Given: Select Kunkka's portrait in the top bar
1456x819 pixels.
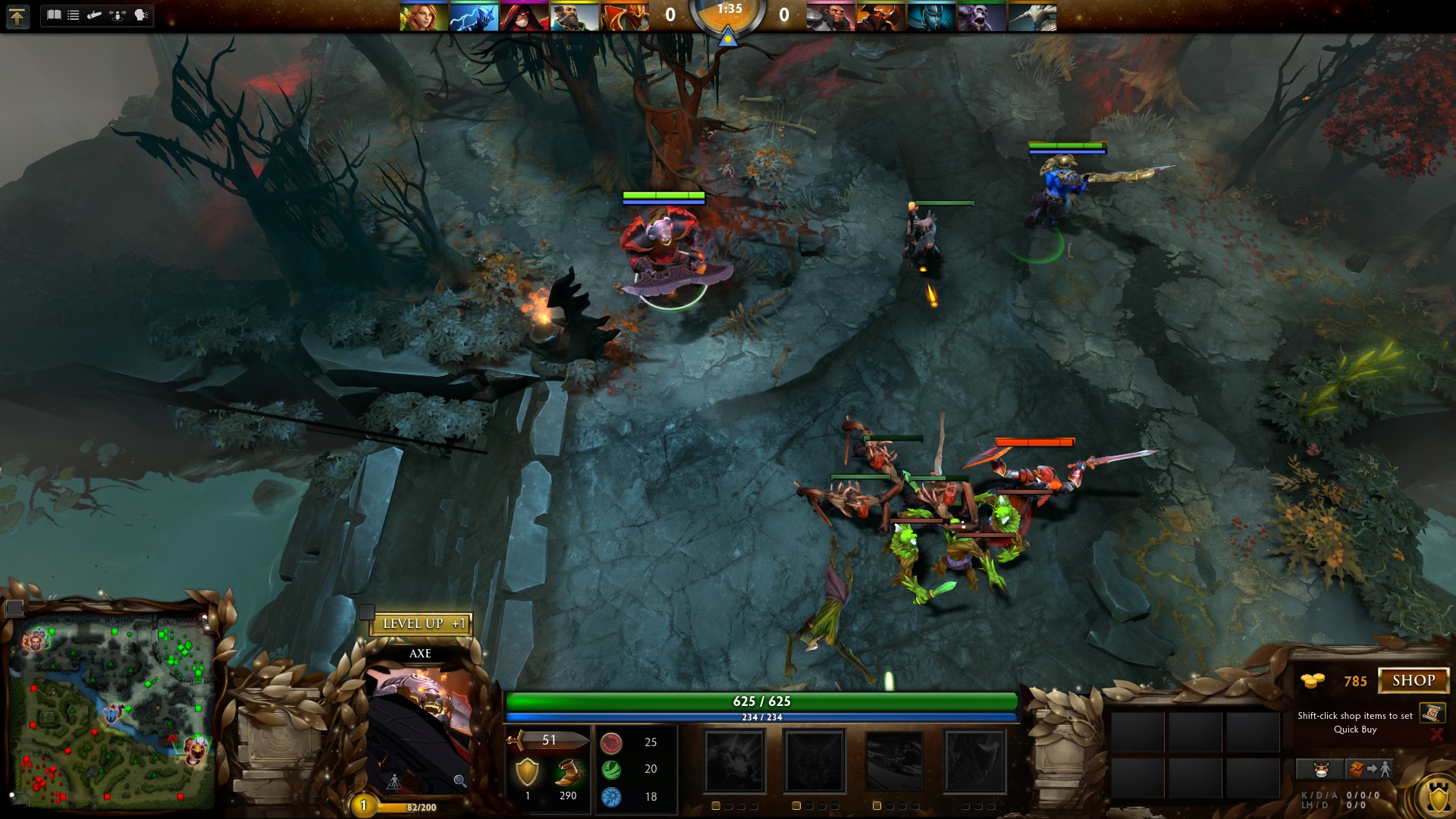Looking at the screenshot, I should point(574,17).
